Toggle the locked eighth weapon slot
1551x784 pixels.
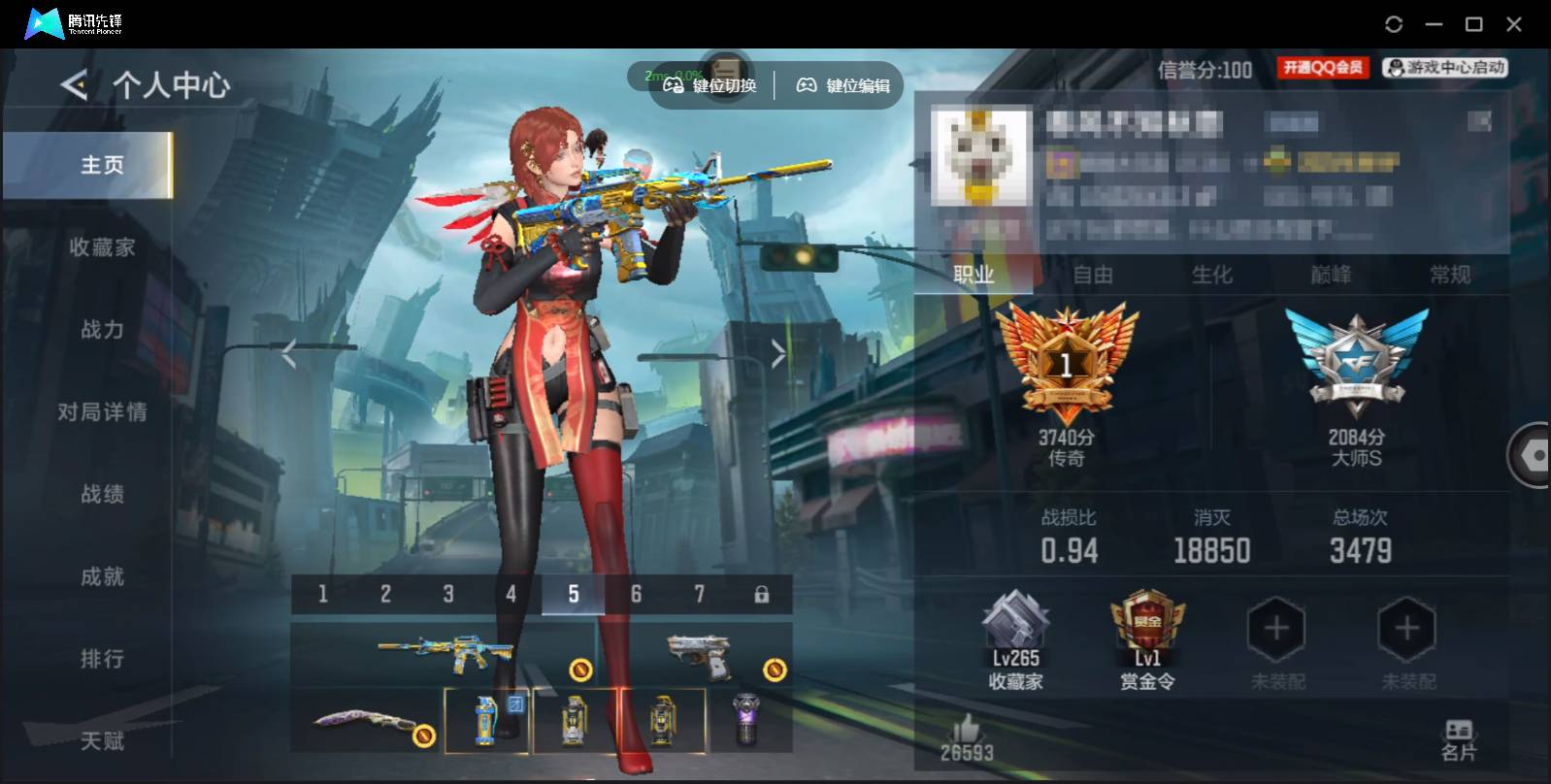(760, 592)
